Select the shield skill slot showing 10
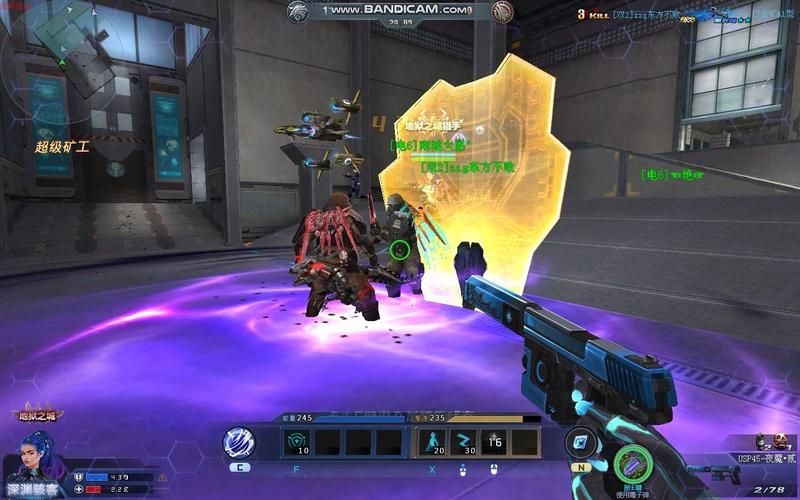 (299, 442)
